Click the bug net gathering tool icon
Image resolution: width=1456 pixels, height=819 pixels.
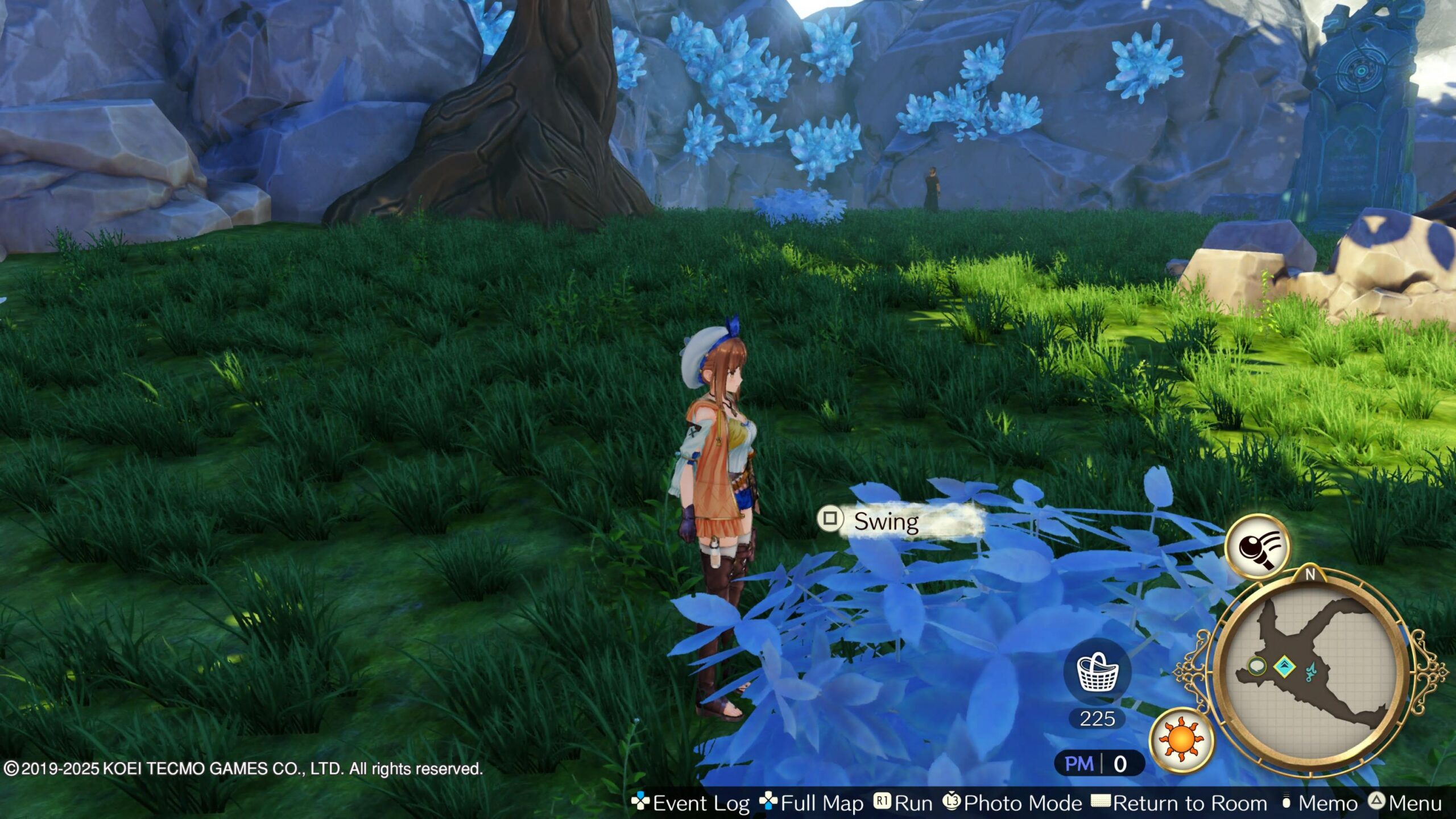(x=1258, y=547)
